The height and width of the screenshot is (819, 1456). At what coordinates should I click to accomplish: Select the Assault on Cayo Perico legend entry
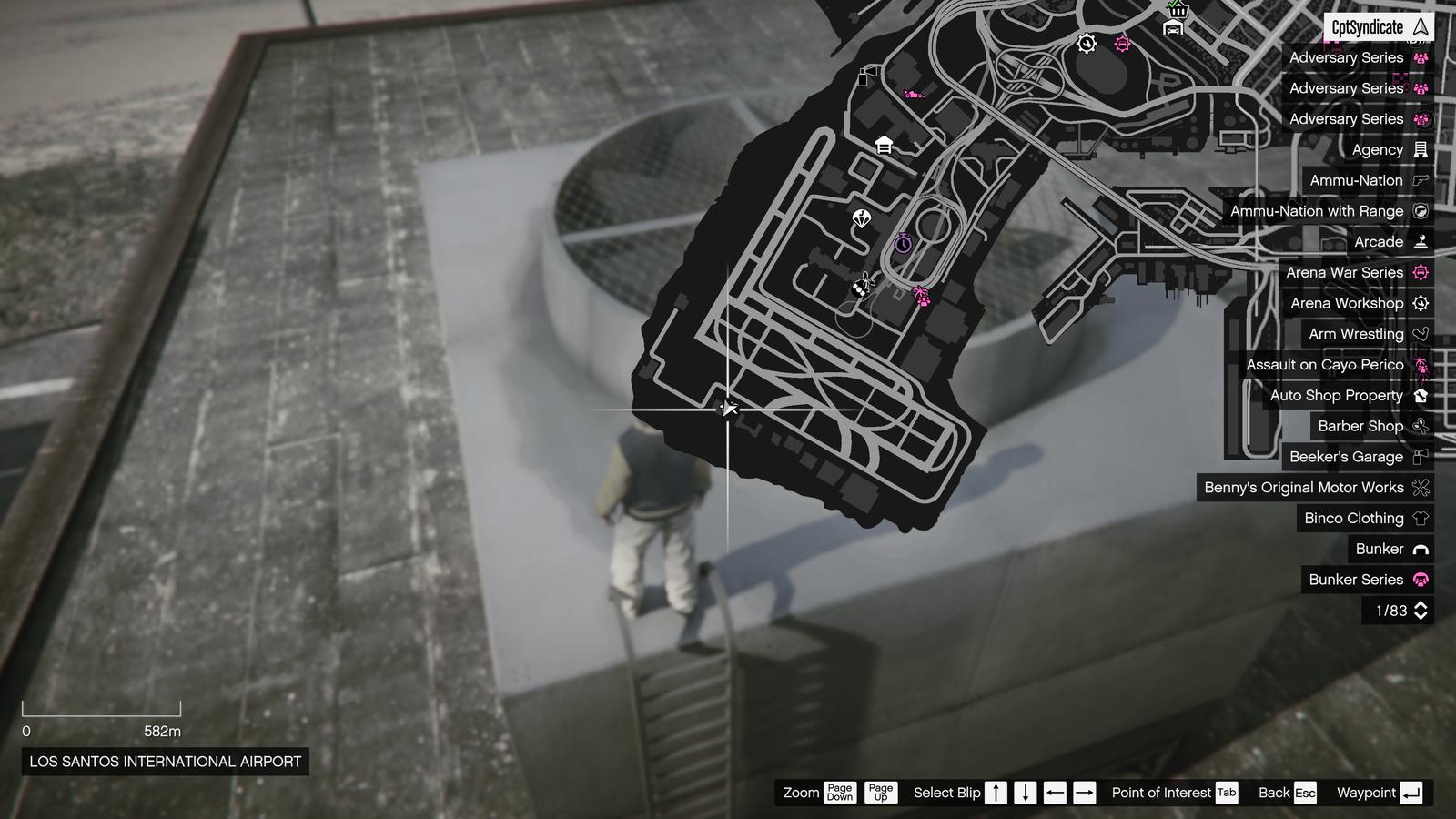[x=1329, y=364]
